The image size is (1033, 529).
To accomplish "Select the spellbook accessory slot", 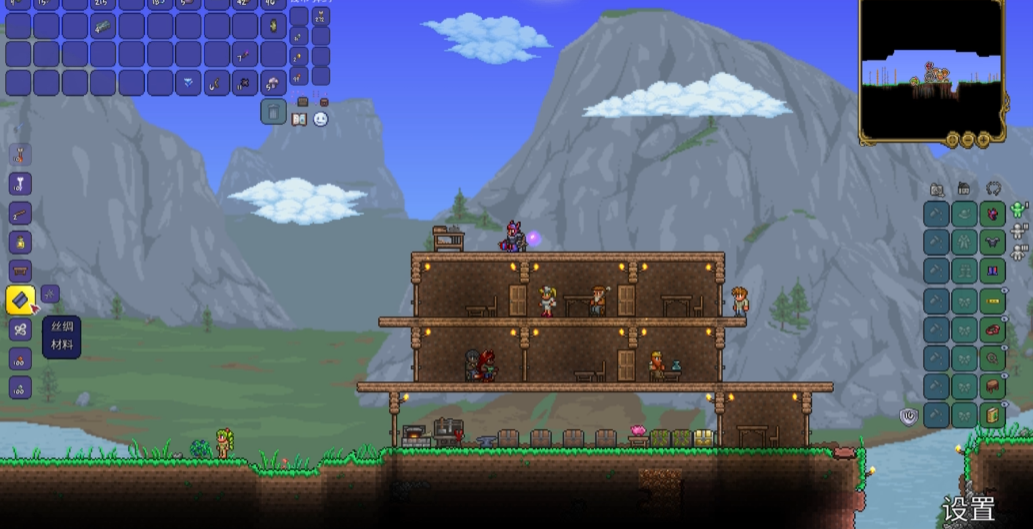I will click(992, 414).
